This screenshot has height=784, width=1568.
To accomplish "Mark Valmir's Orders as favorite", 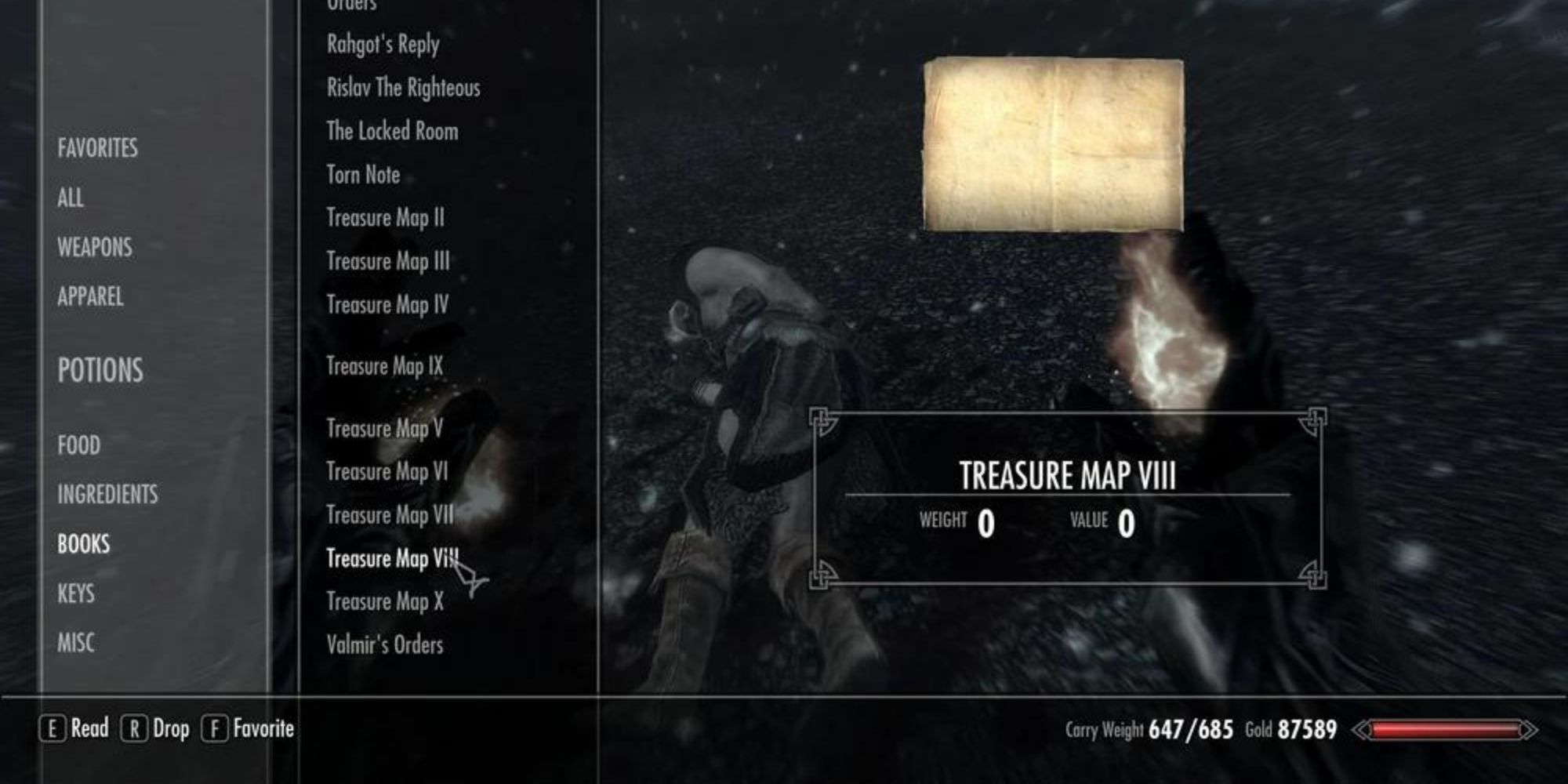I will coord(385,644).
